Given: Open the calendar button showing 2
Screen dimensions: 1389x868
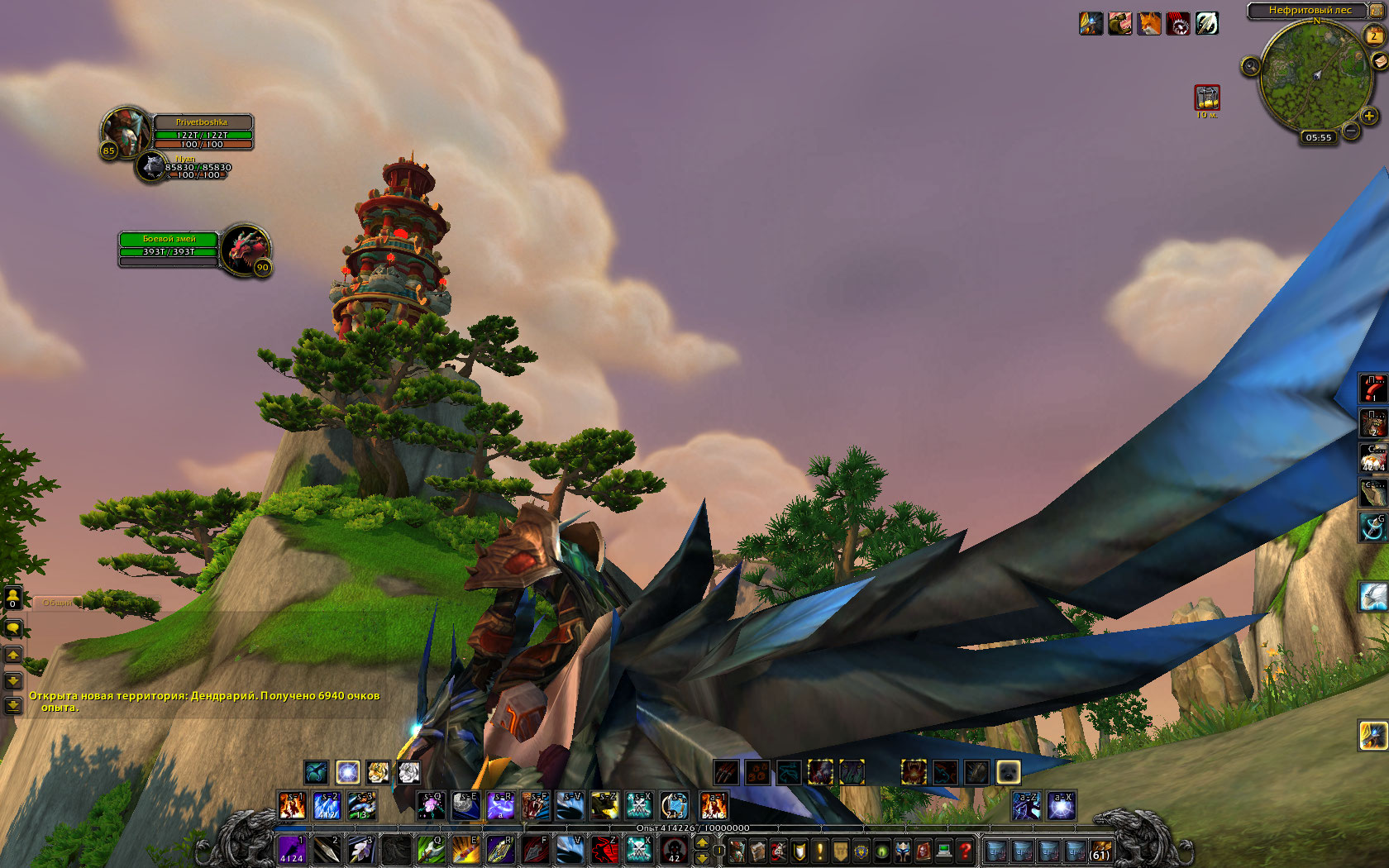Looking at the screenshot, I should pos(1373,36).
